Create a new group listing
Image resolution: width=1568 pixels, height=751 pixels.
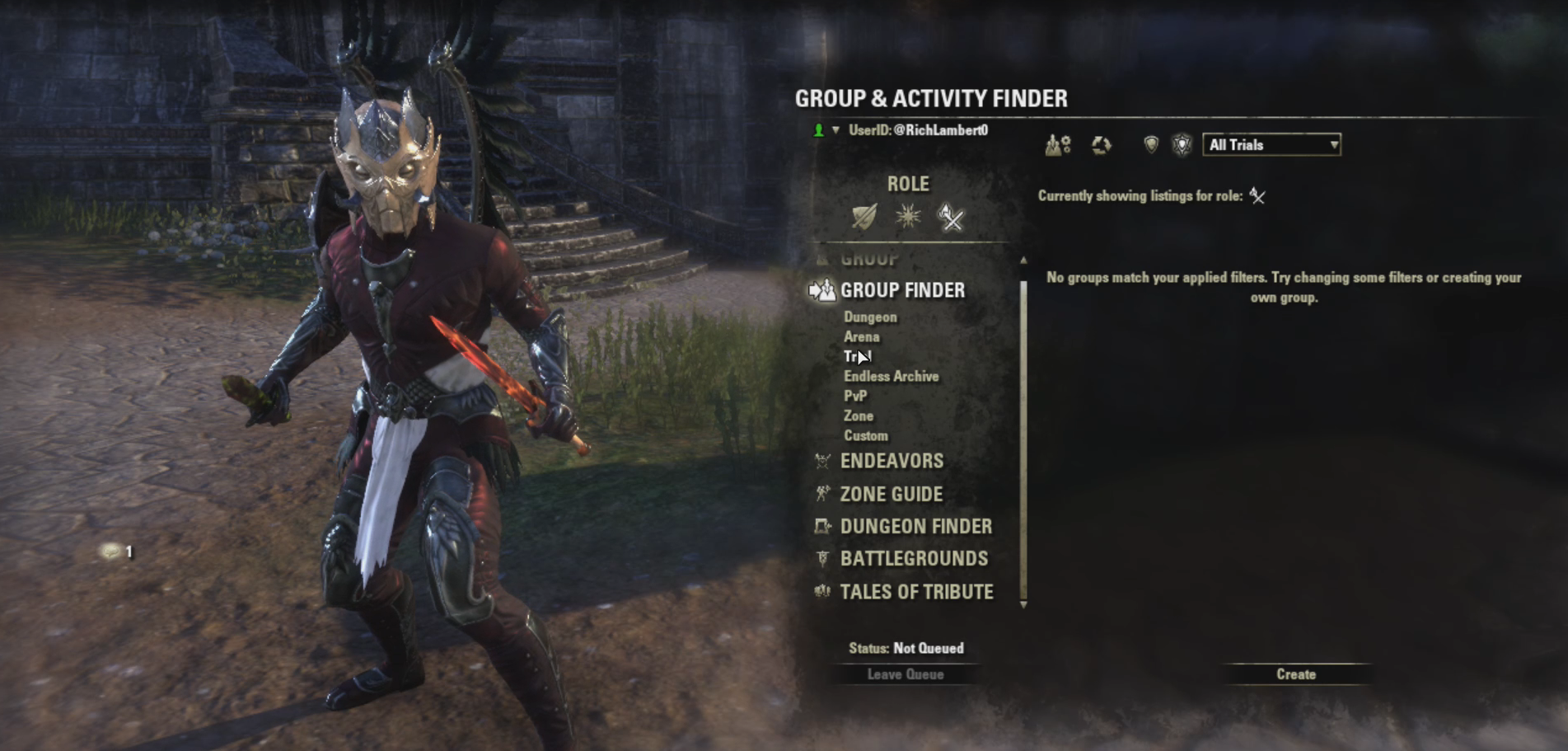[1295, 674]
